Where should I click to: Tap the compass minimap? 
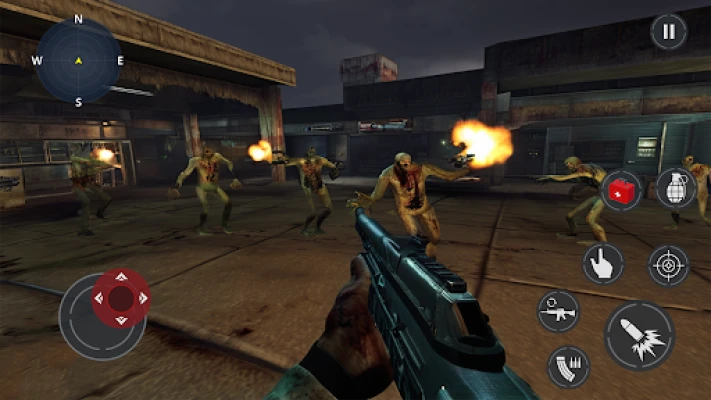point(78,60)
